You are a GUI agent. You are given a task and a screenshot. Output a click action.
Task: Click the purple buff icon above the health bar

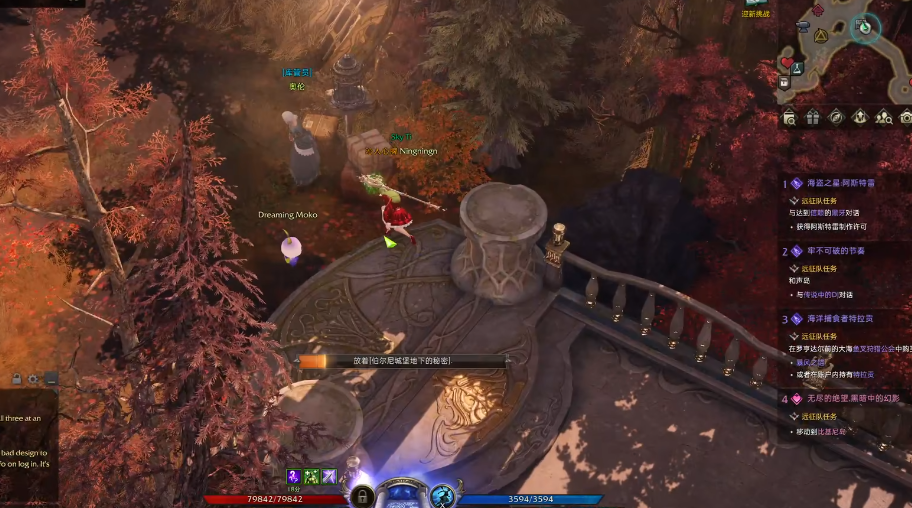tap(295, 476)
